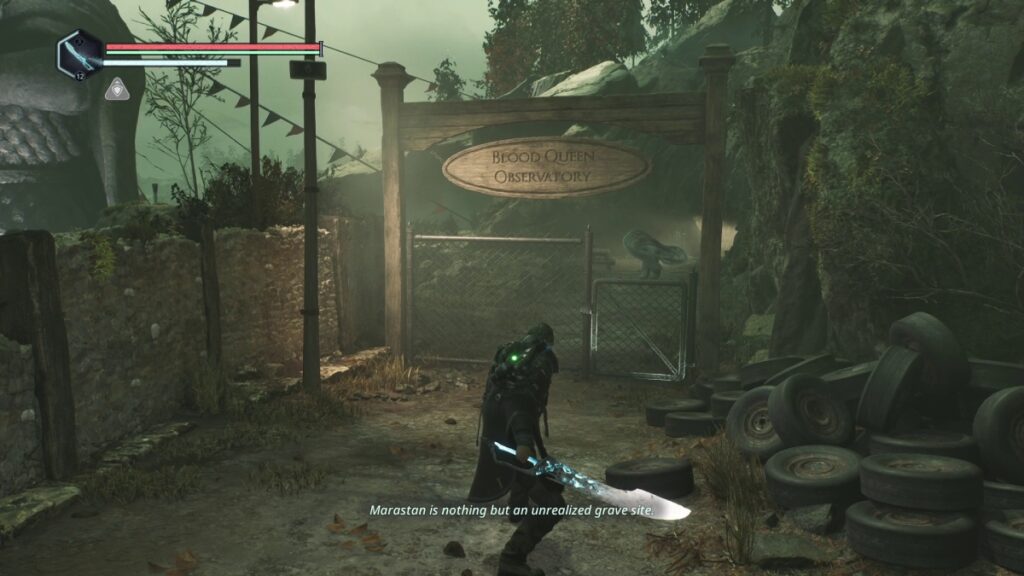Click the hexagonal equipped blade weapon icon
Viewport: 1024px width, 576px height.
(79, 53)
